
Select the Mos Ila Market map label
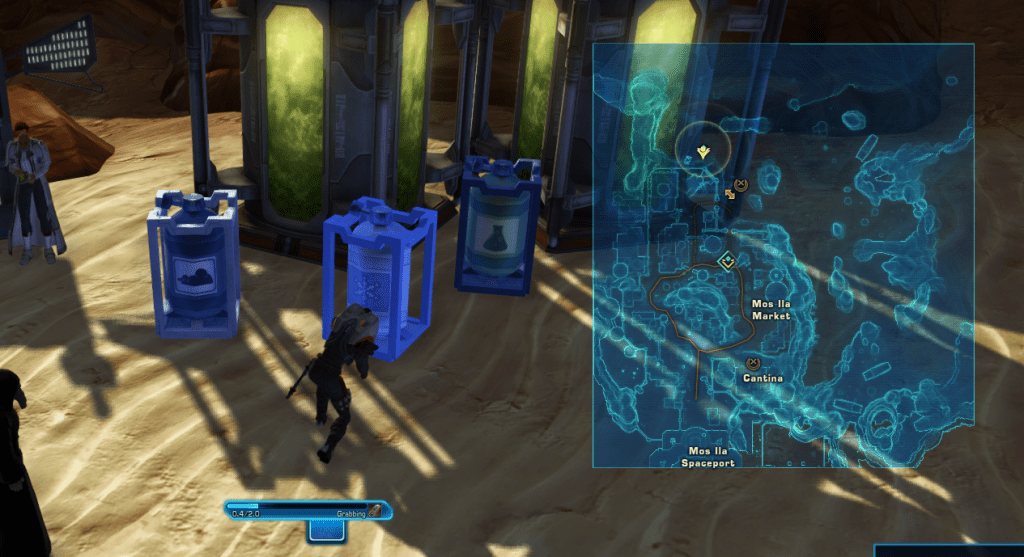(770, 309)
